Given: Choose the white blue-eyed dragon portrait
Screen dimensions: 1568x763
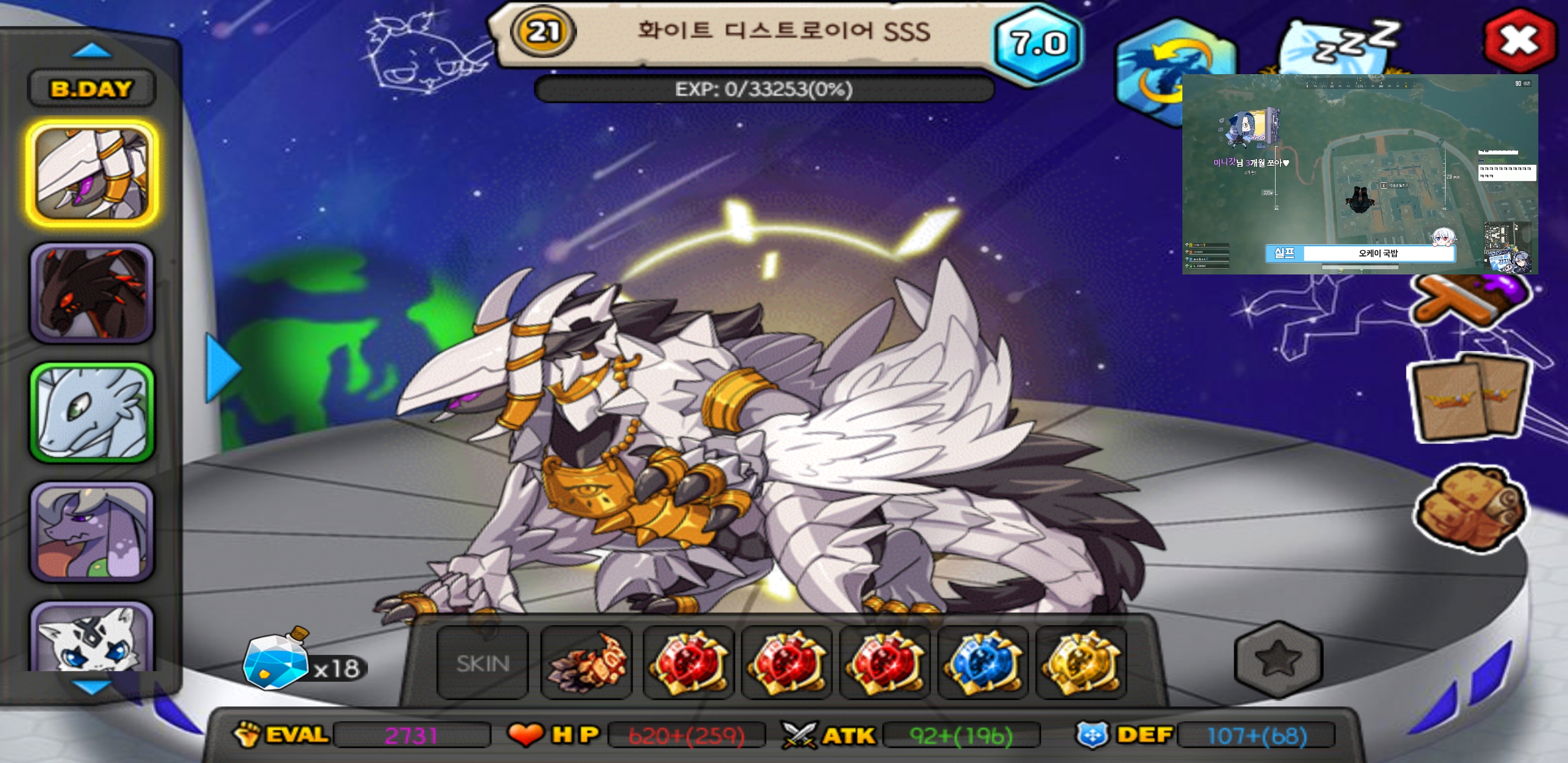Looking at the screenshot, I should [x=92, y=637].
